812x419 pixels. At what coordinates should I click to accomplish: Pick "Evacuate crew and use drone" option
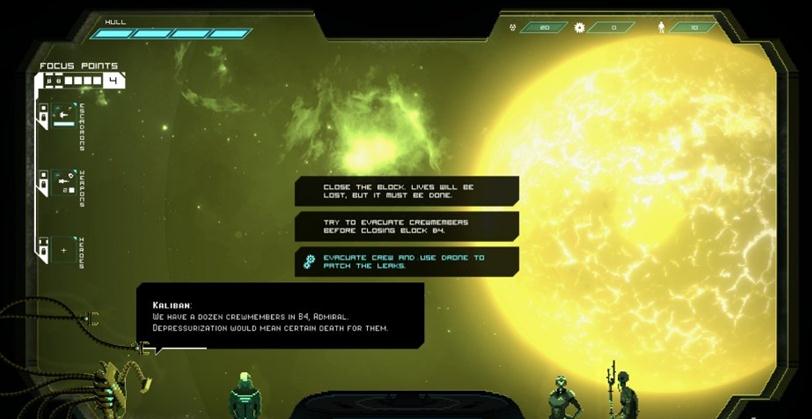pyautogui.click(x=406, y=261)
